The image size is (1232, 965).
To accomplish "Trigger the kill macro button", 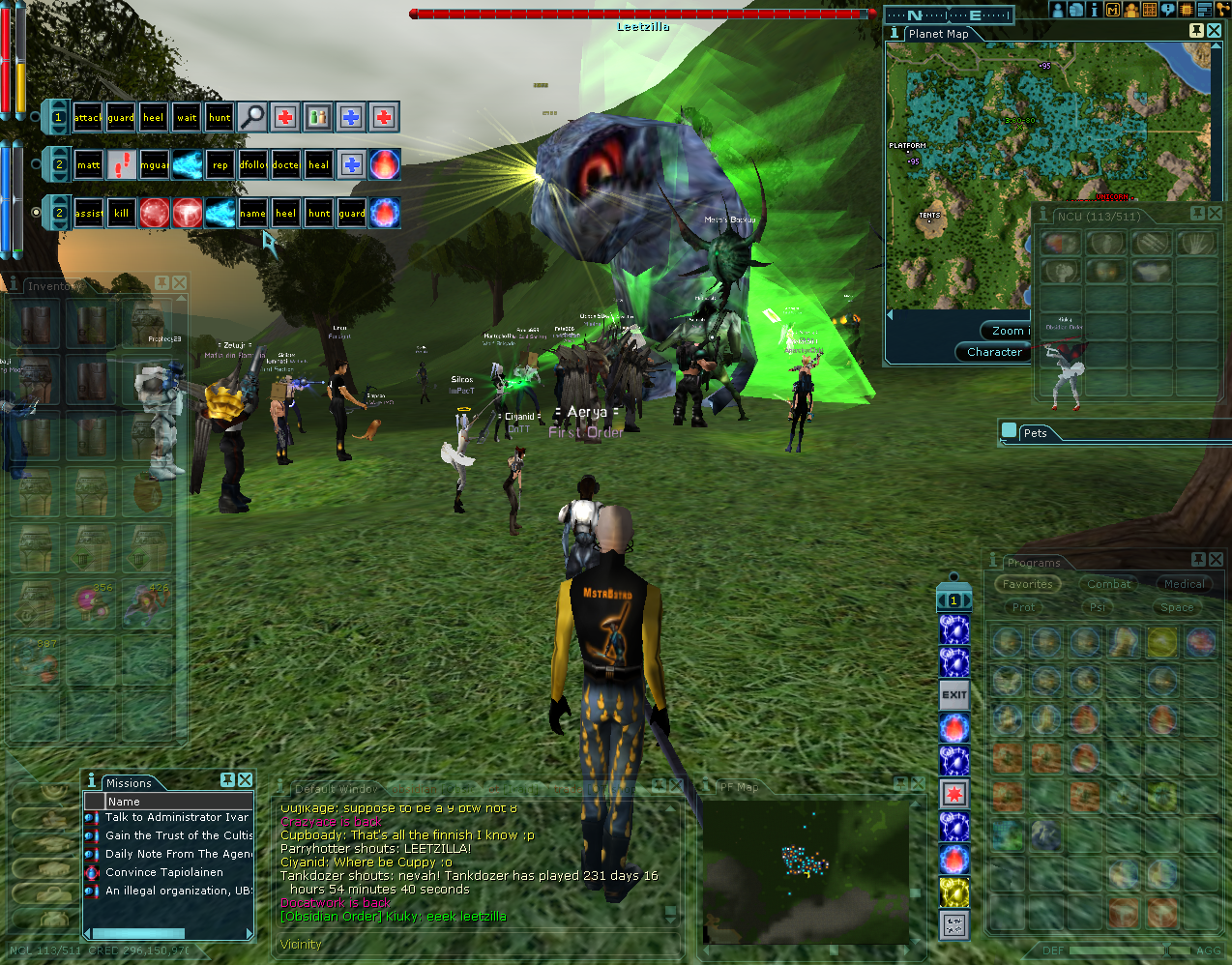I will [x=121, y=214].
